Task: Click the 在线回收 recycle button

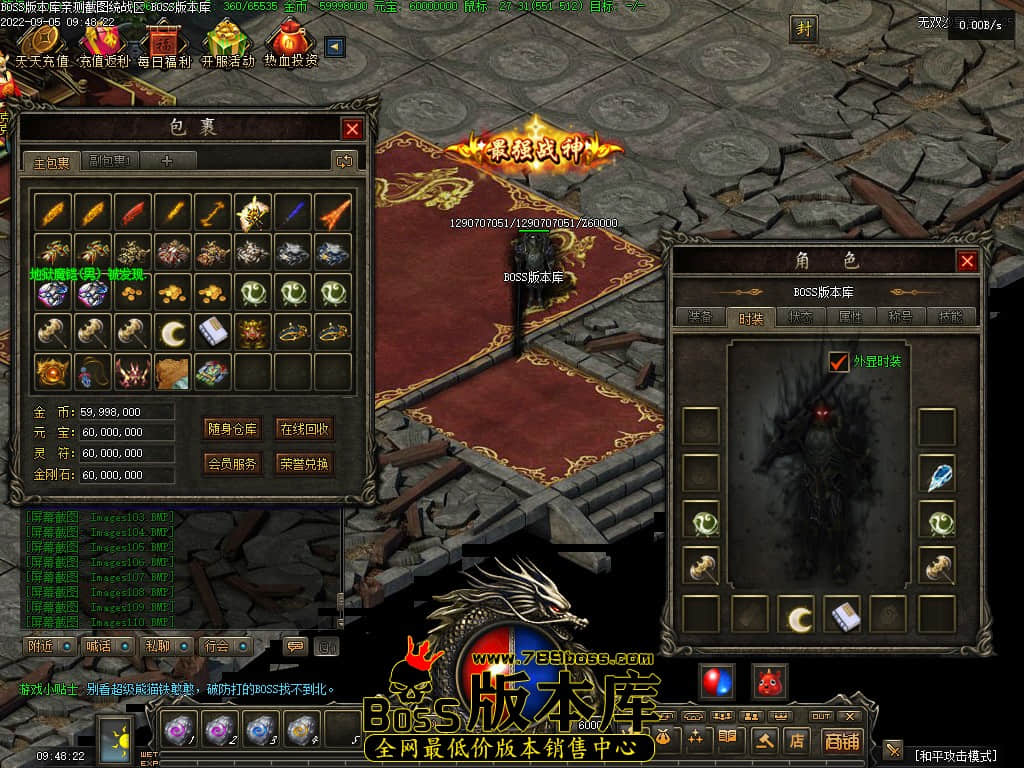Action: coord(304,429)
